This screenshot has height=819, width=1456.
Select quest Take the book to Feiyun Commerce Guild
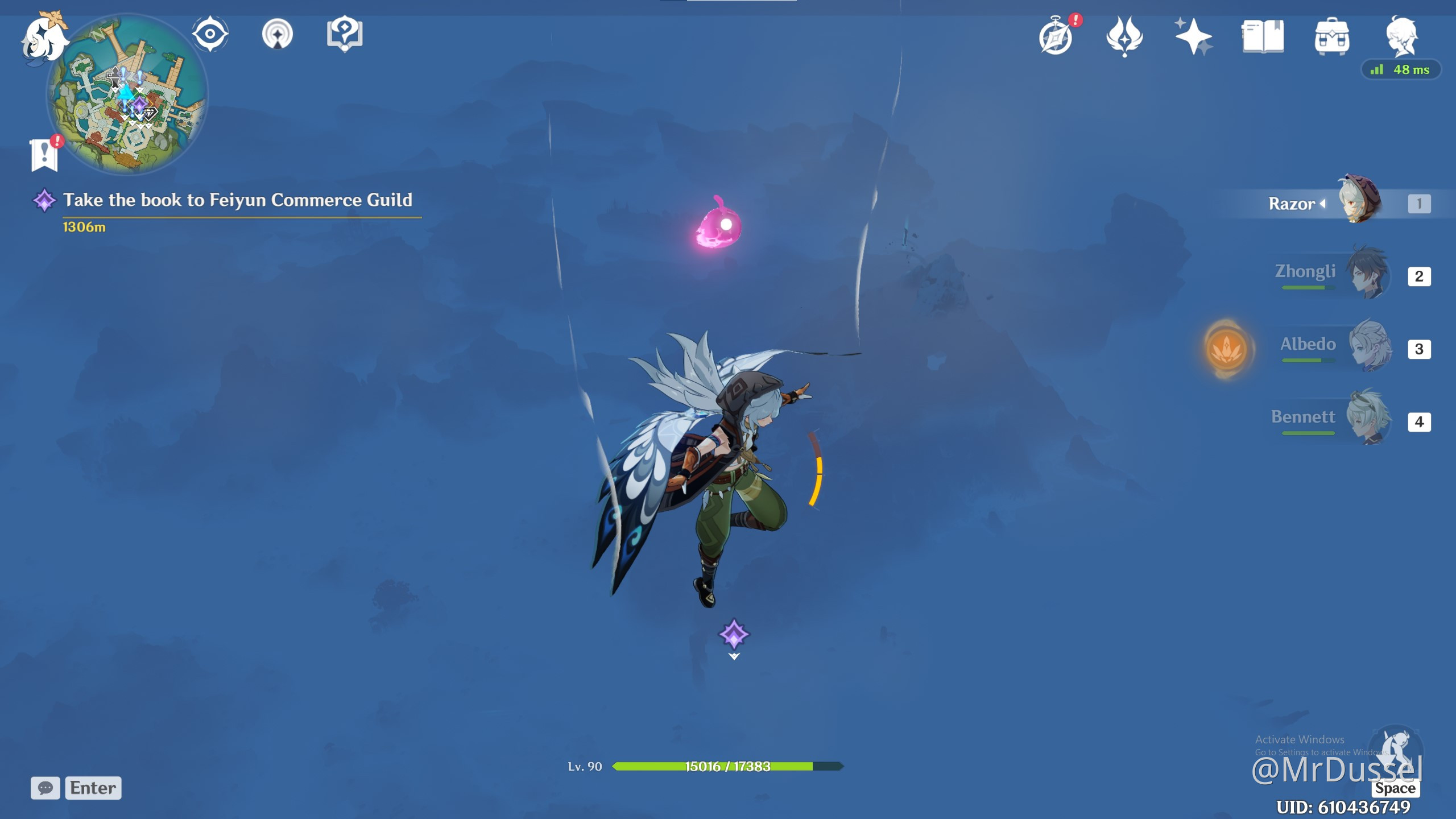(x=239, y=200)
